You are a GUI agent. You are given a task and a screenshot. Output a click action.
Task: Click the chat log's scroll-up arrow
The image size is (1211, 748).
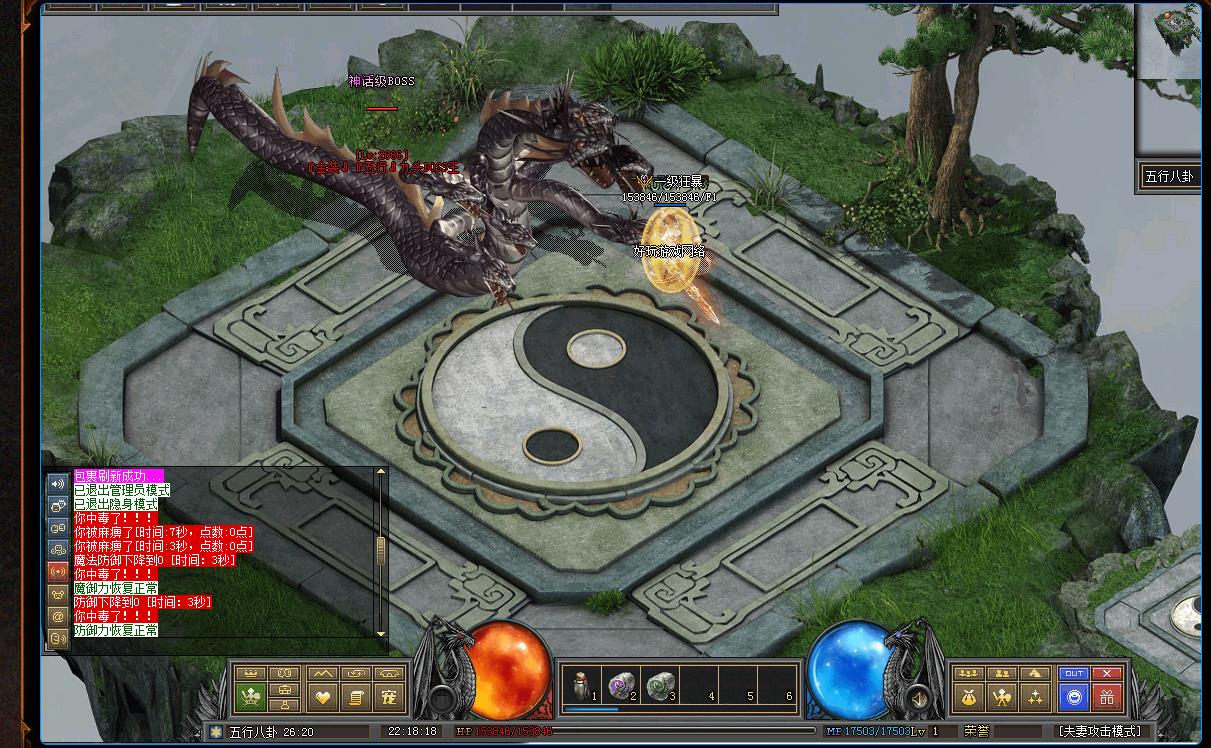(381, 473)
